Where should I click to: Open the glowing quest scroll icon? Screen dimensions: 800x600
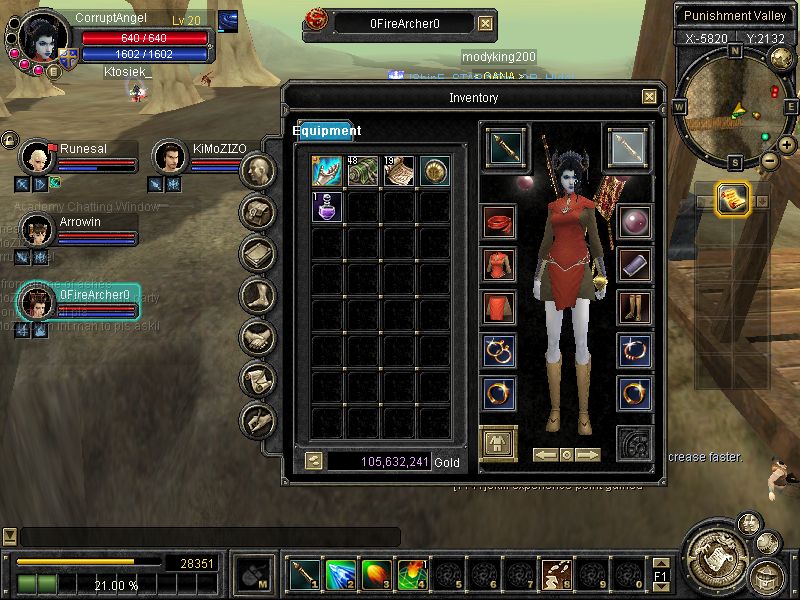coord(734,200)
